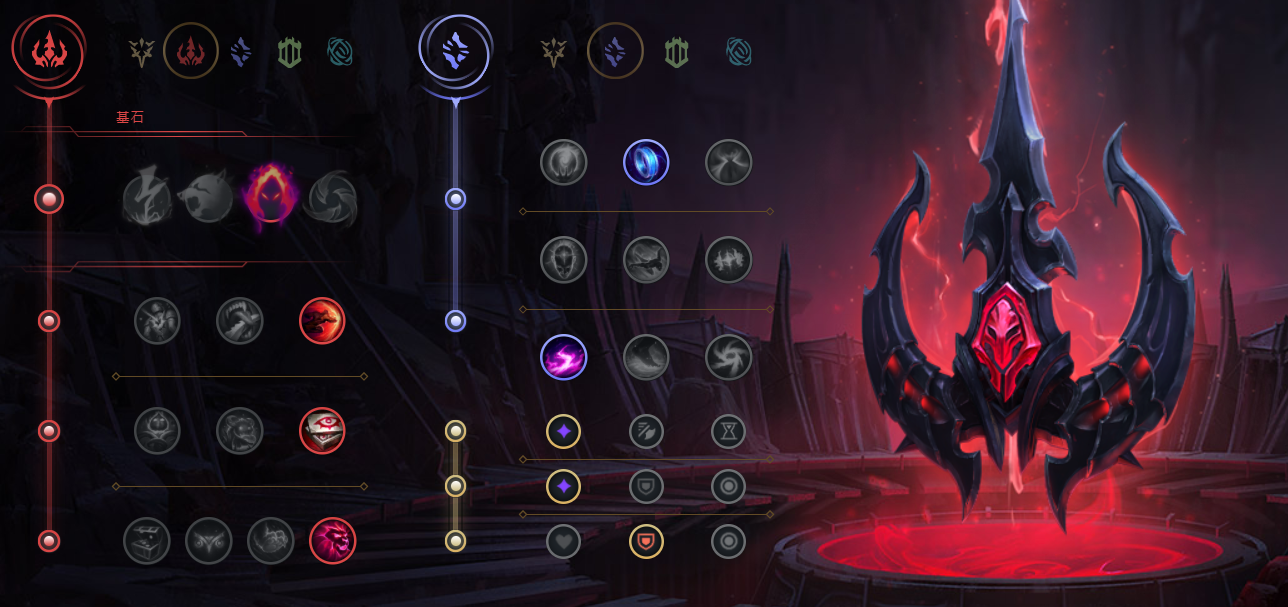This screenshot has width=1288, height=607.
Task: Choose the heart-shaped health stat shard
Action: [564, 541]
